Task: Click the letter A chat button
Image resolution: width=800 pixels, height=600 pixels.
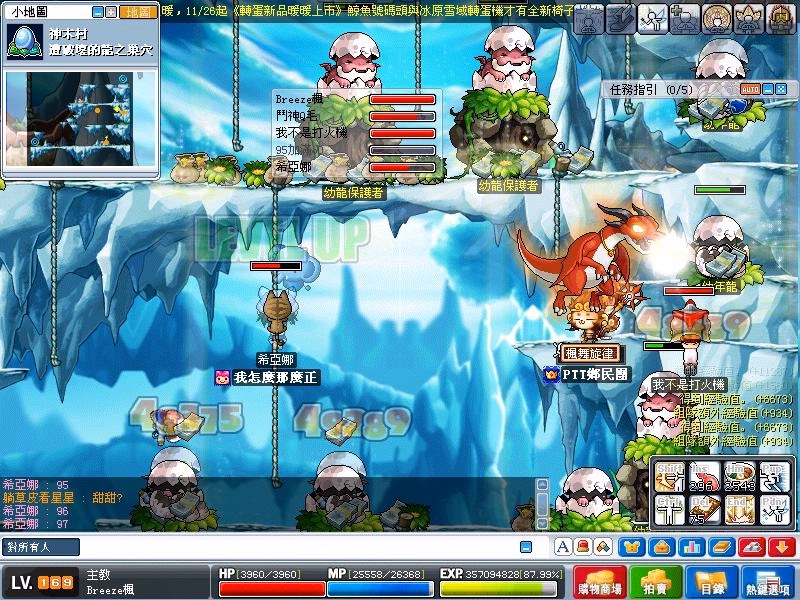Action: [x=563, y=546]
